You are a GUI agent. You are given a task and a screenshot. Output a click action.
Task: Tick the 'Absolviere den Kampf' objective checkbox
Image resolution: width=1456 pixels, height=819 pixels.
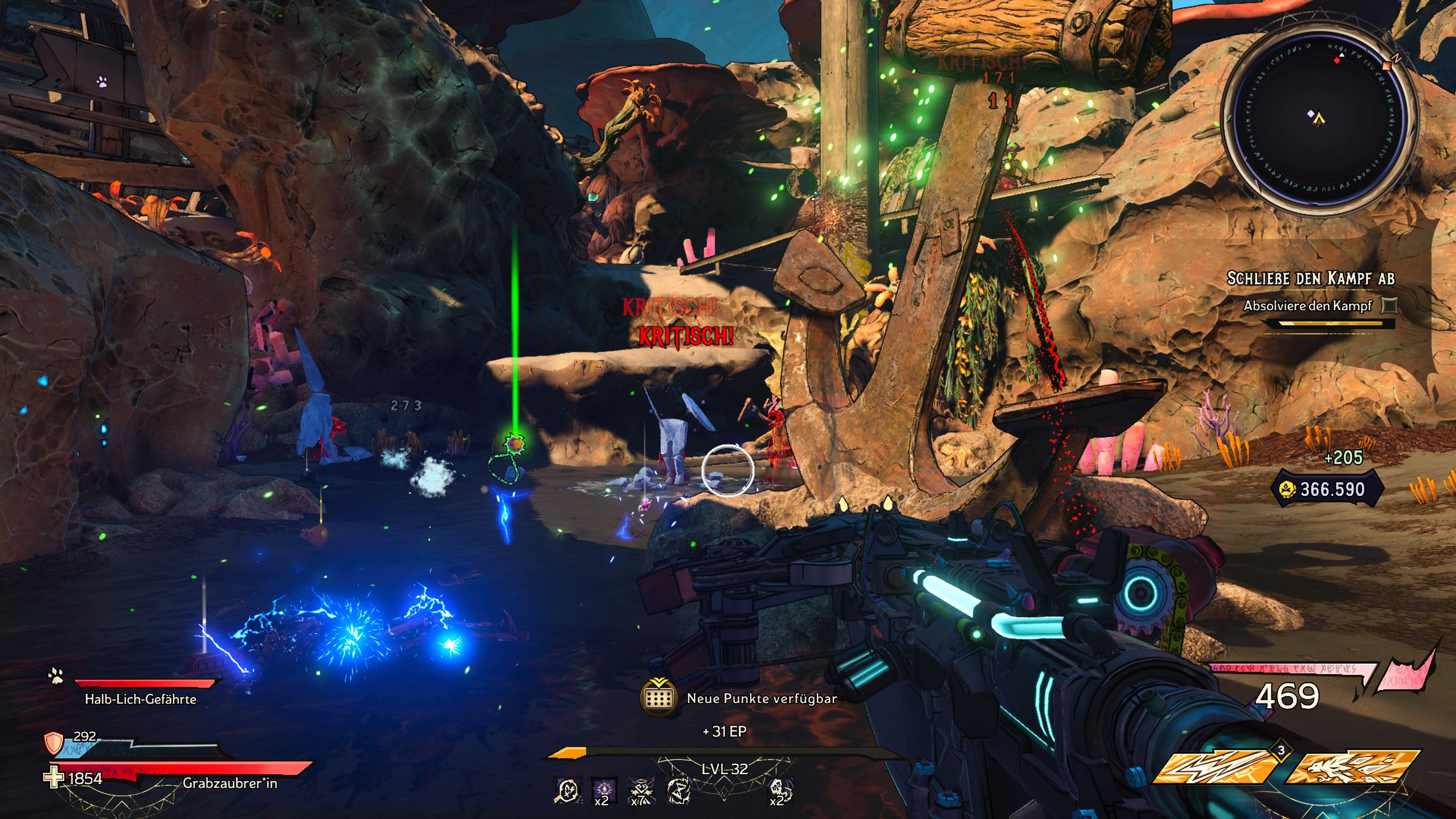click(x=1389, y=306)
